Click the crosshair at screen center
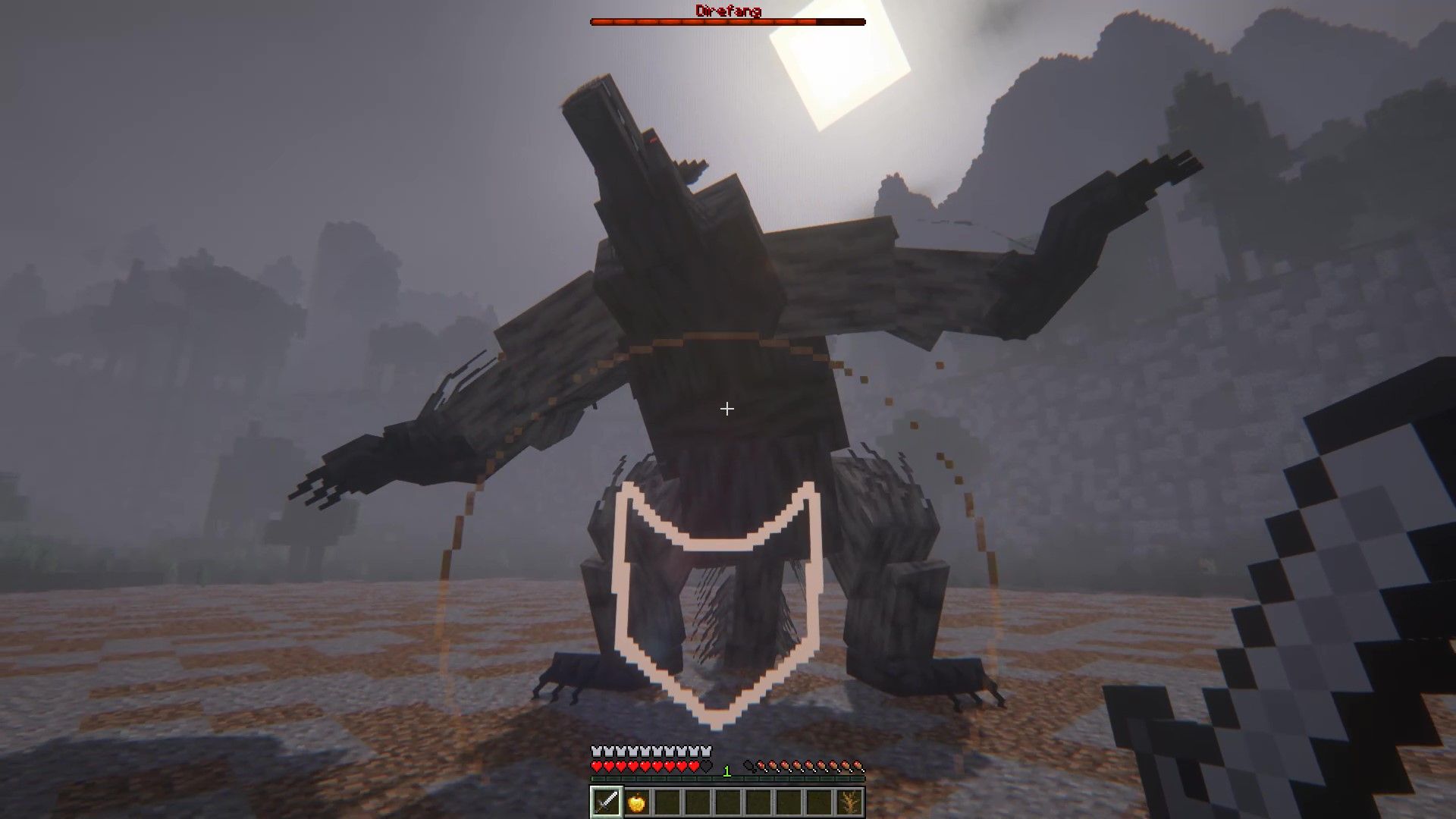This screenshot has height=819, width=1456. pyautogui.click(x=727, y=409)
